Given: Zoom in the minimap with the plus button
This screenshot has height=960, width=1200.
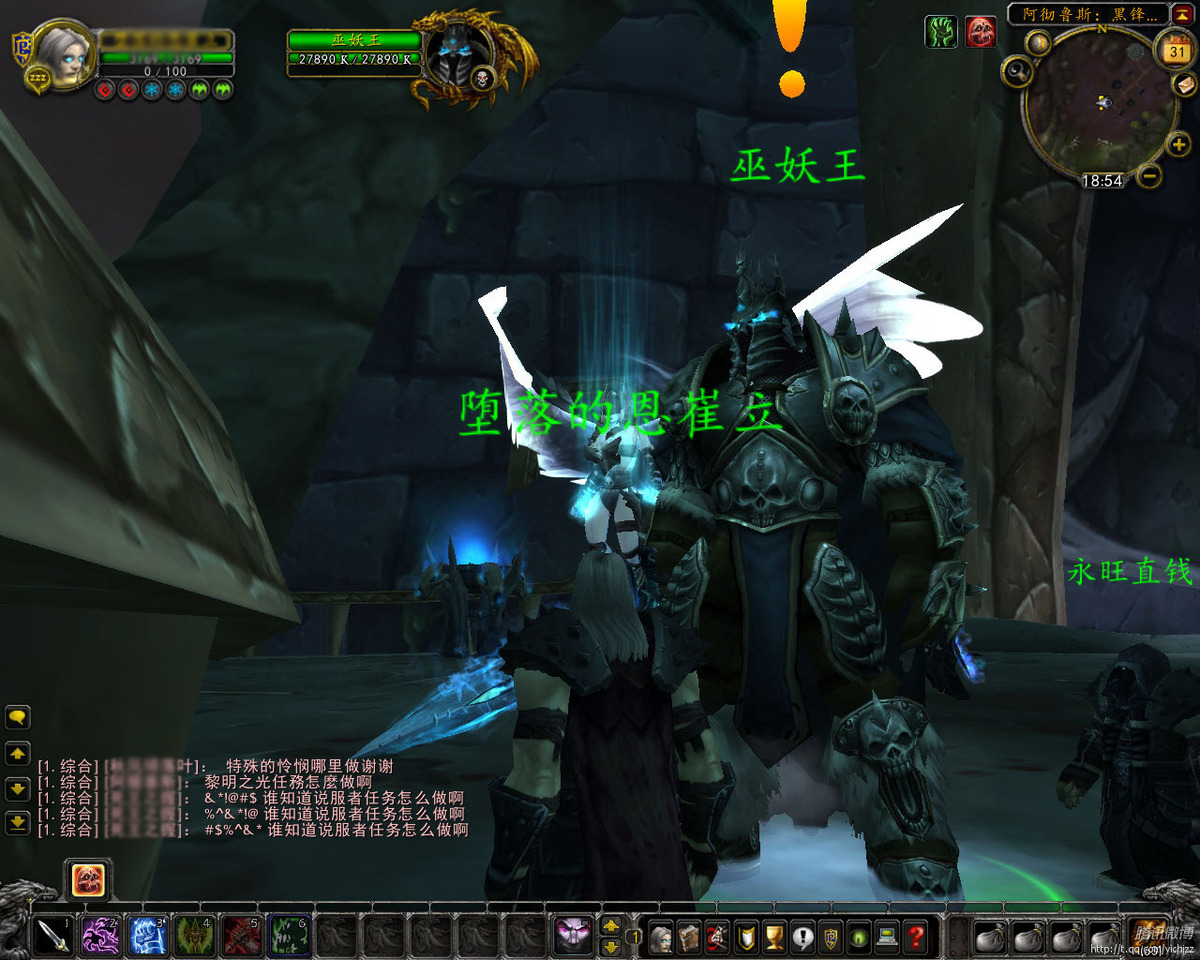Looking at the screenshot, I should [1178, 145].
